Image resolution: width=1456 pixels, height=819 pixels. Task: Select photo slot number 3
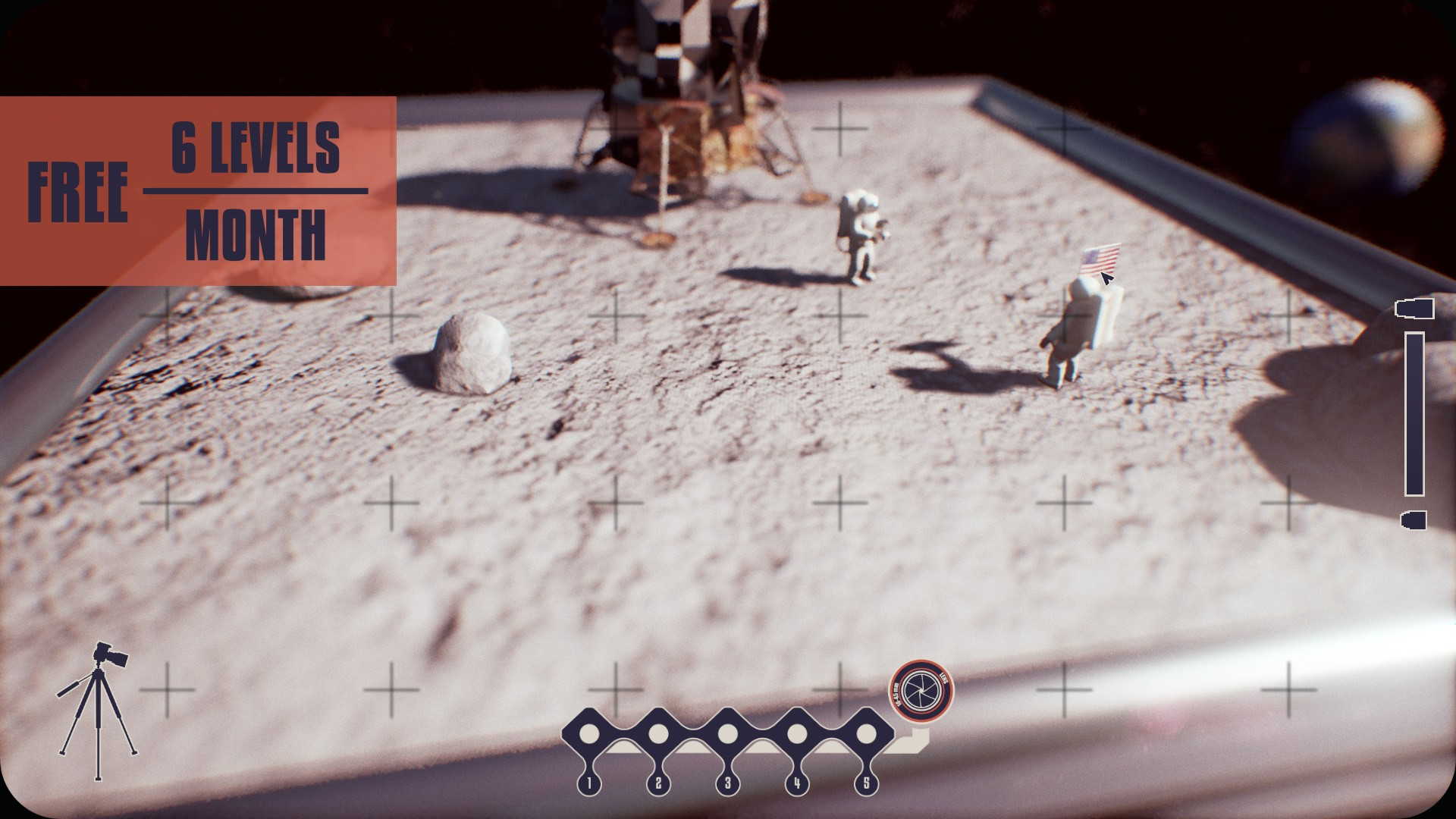coord(727,734)
